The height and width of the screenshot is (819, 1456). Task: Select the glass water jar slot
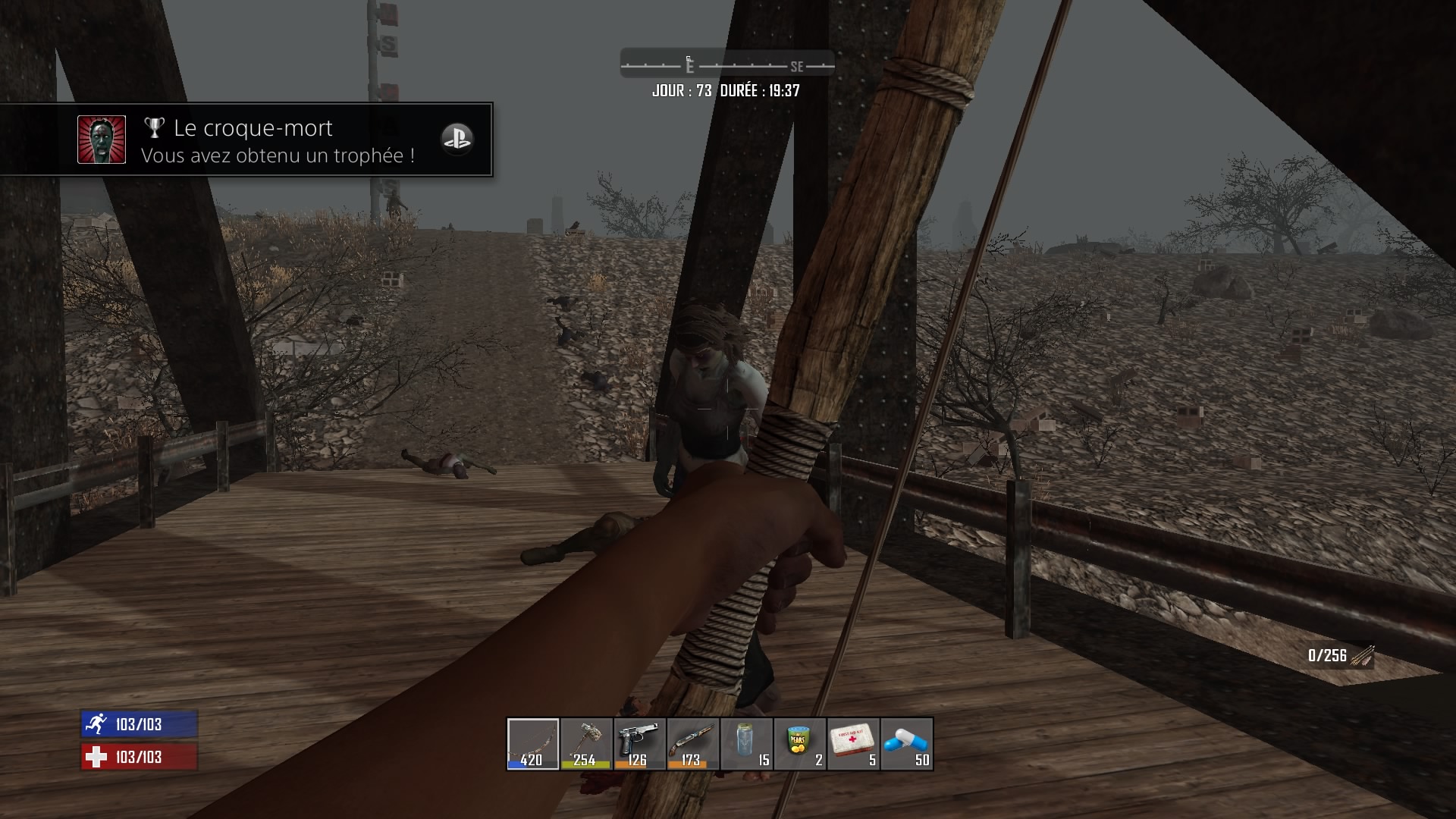click(x=746, y=744)
